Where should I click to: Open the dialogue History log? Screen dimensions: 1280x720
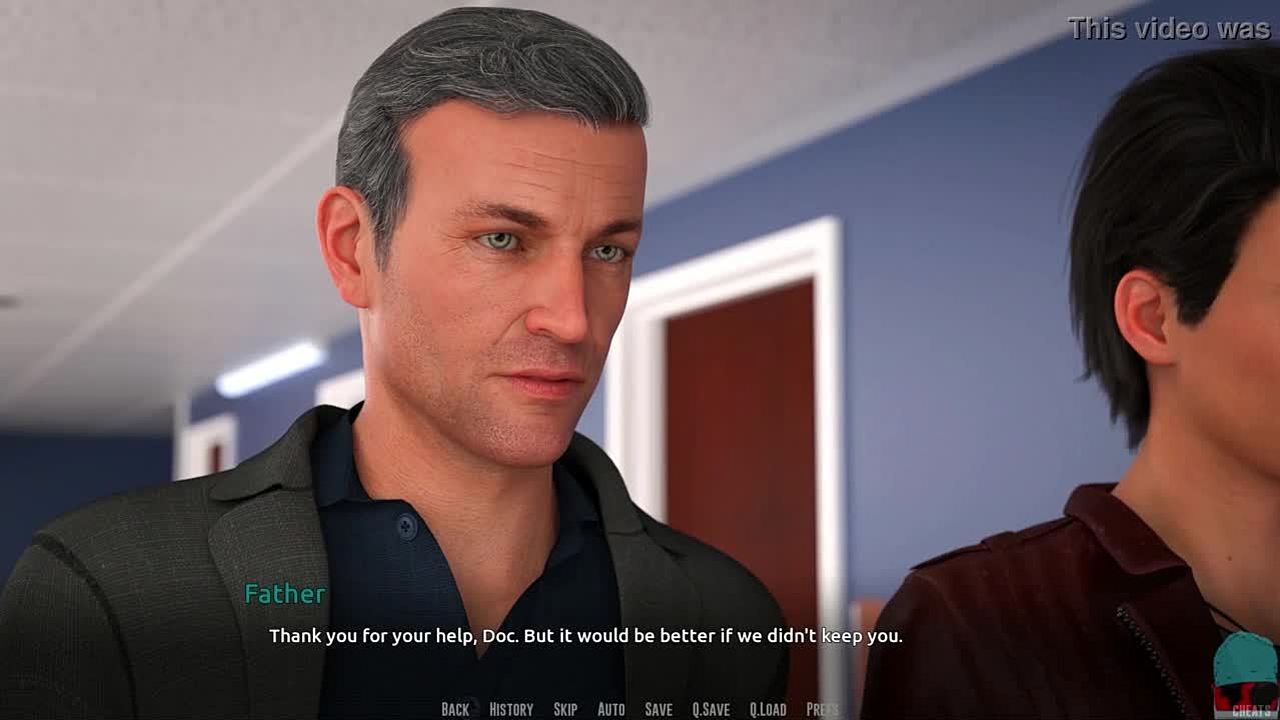[x=511, y=709]
